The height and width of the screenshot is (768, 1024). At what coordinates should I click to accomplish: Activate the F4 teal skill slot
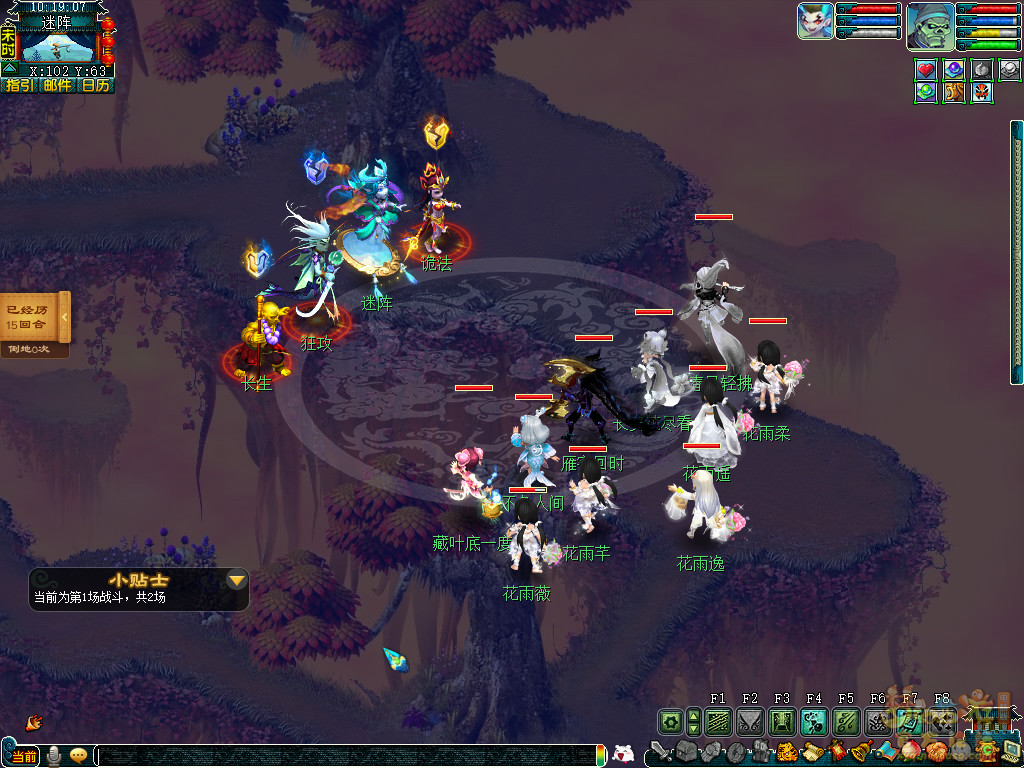click(x=814, y=721)
